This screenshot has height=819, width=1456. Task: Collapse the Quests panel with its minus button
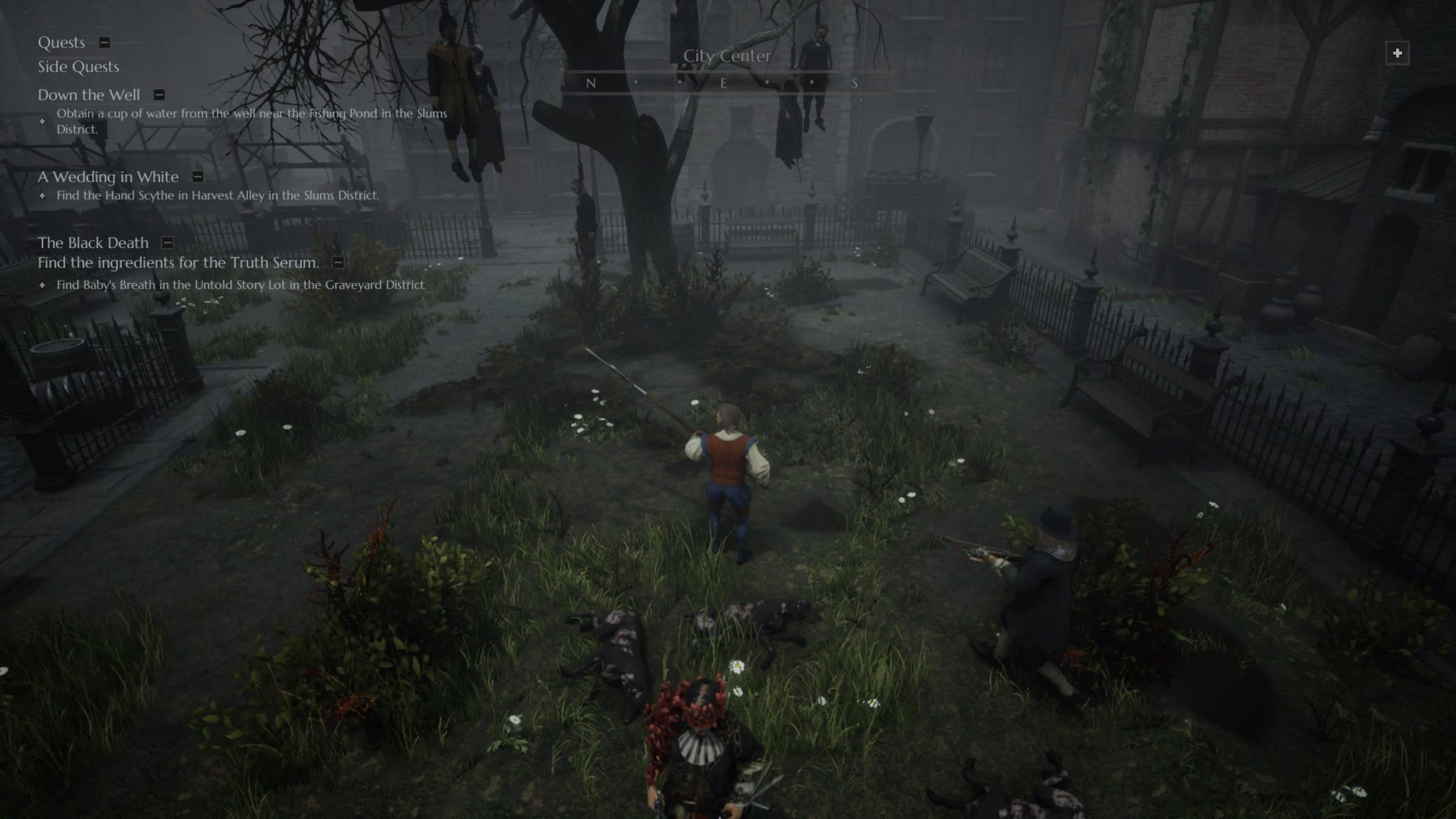click(x=105, y=43)
